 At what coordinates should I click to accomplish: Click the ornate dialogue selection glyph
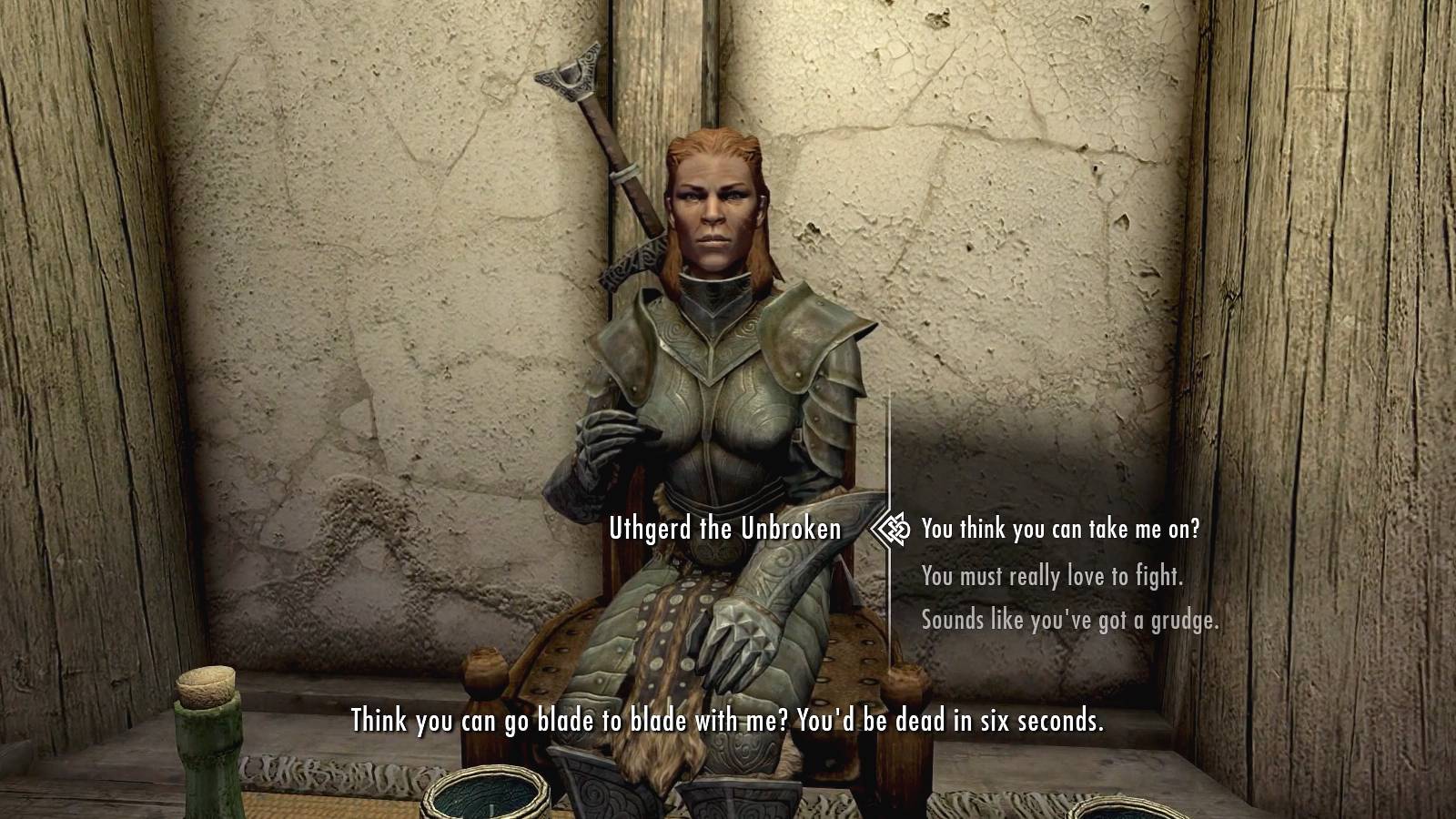point(889,531)
